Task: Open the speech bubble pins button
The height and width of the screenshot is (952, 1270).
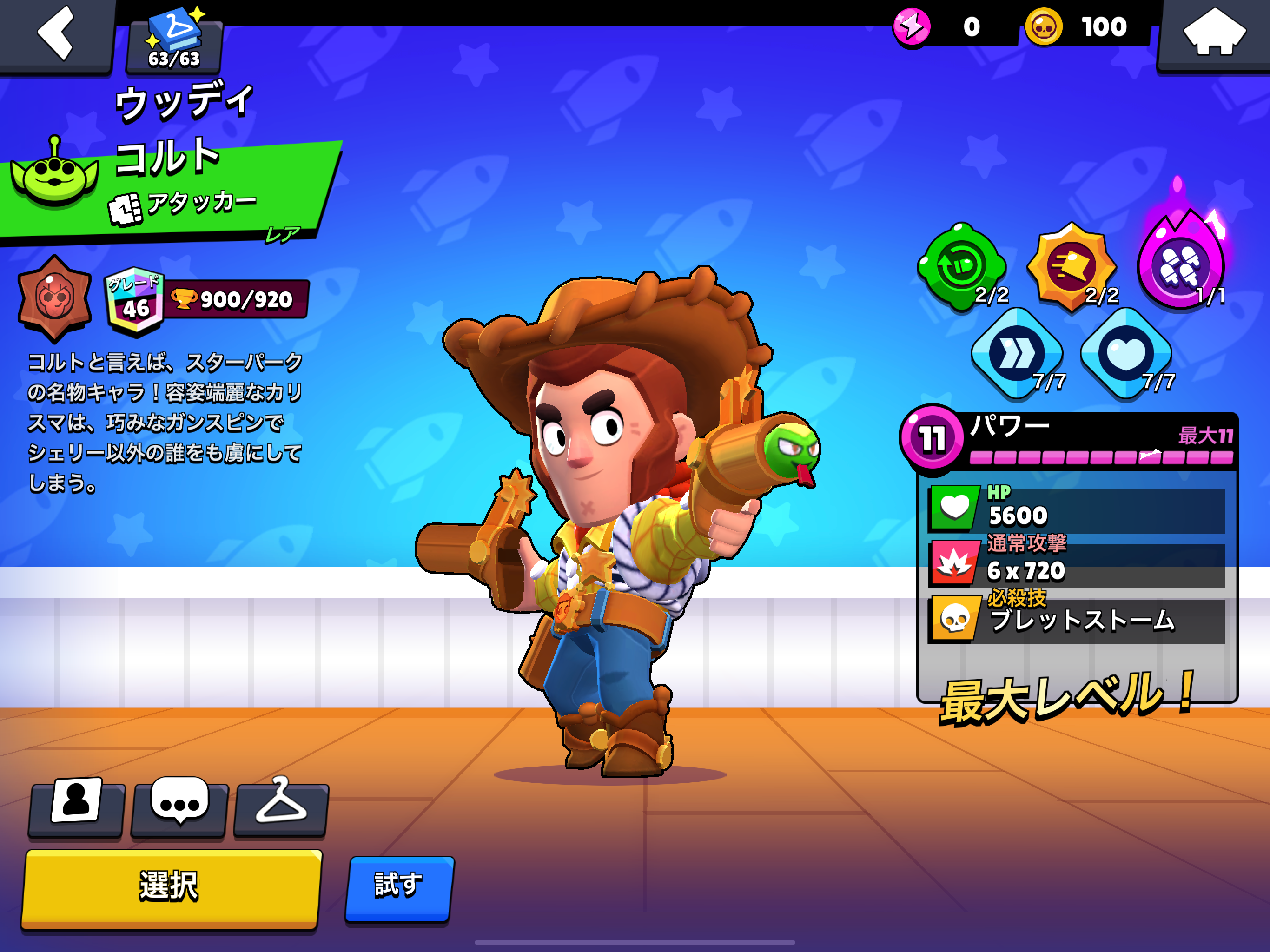Action: click(x=179, y=805)
